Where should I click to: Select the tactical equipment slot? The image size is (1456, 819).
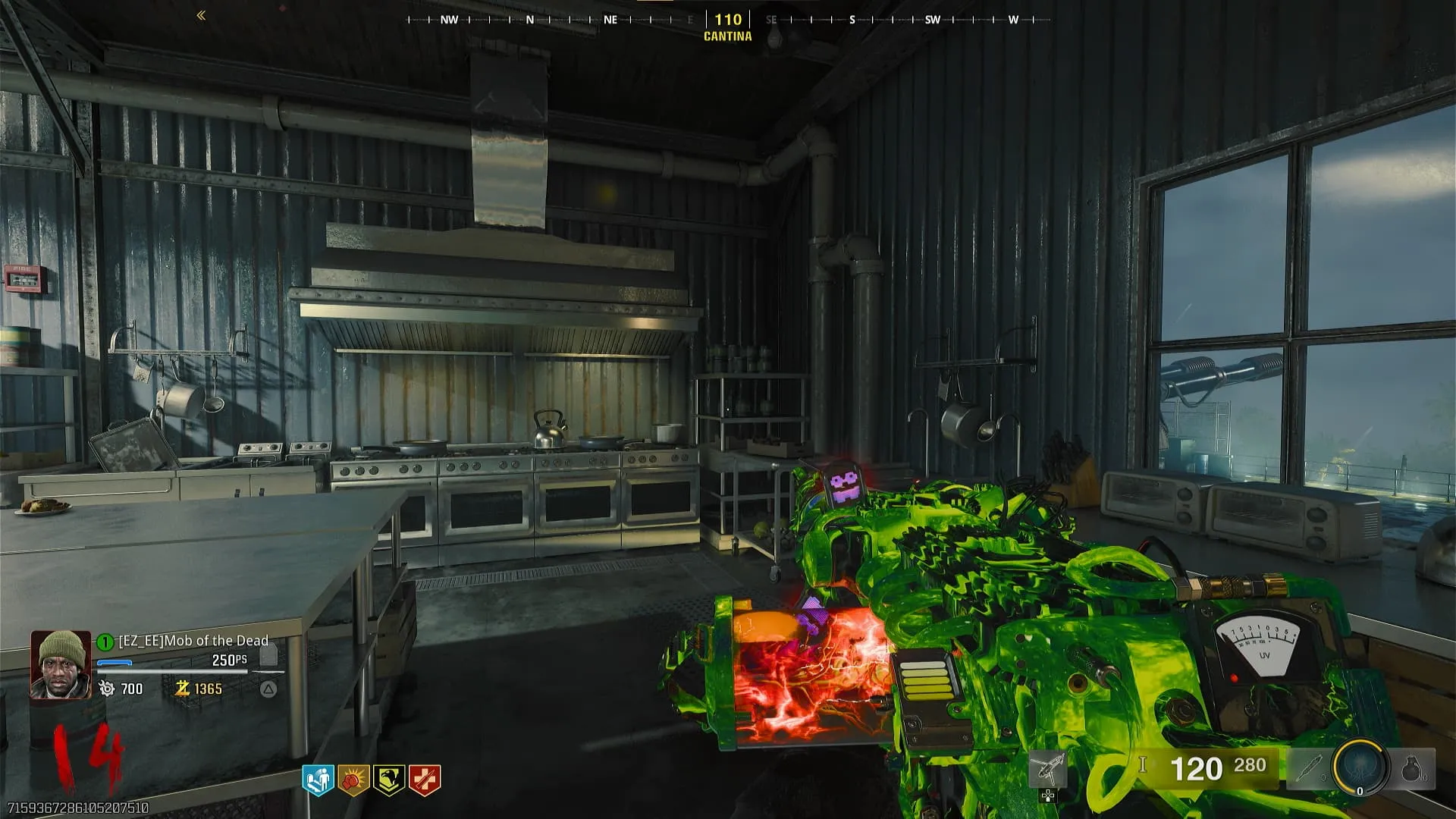[x=1308, y=769]
